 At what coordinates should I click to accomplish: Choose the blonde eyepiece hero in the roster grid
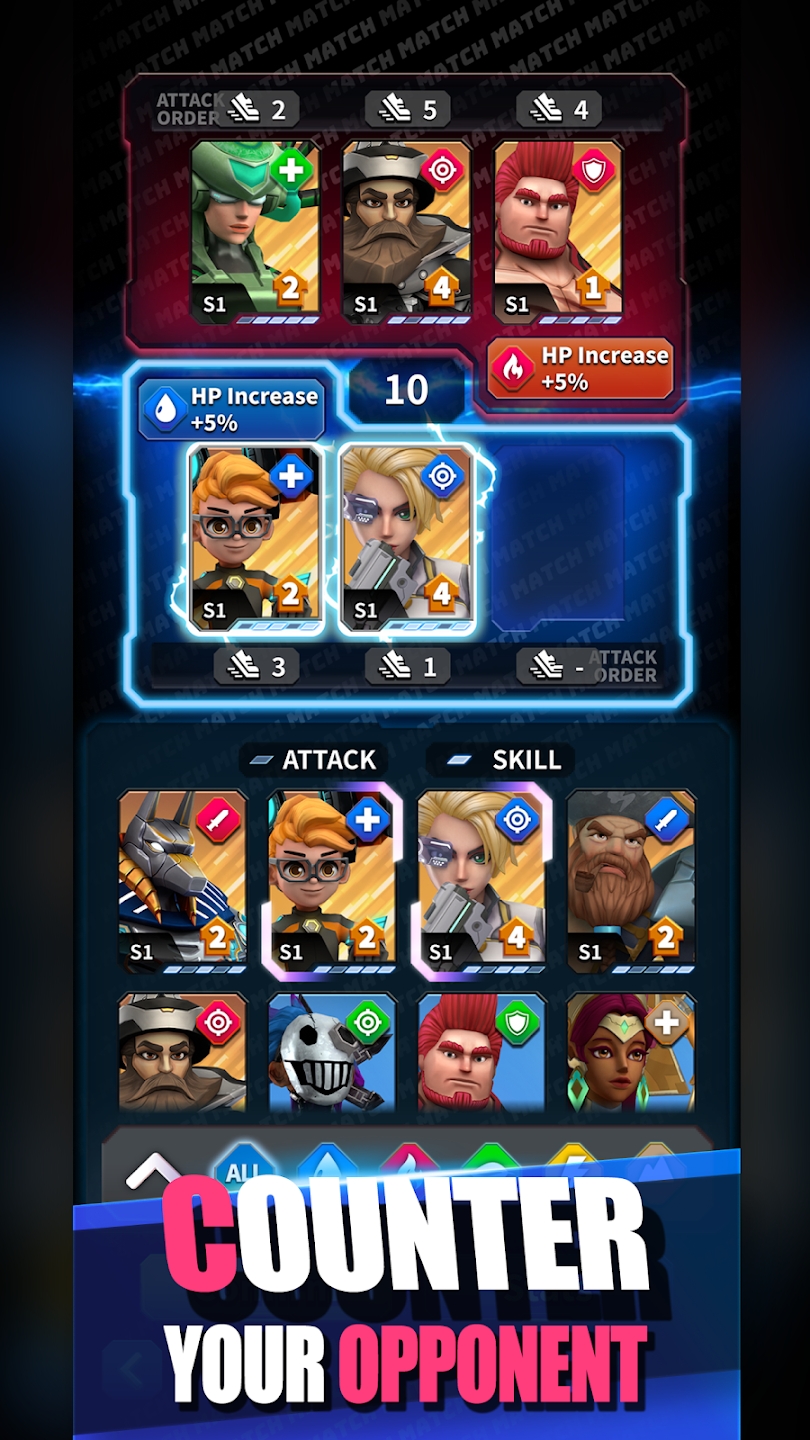(x=482, y=880)
